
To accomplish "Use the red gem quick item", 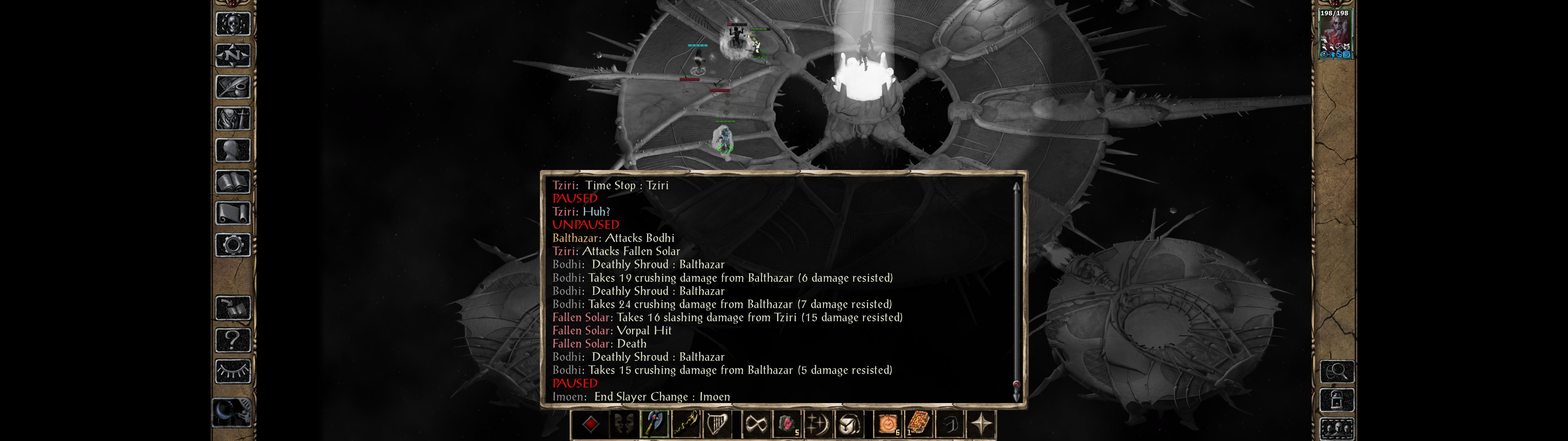I will point(787,423).
